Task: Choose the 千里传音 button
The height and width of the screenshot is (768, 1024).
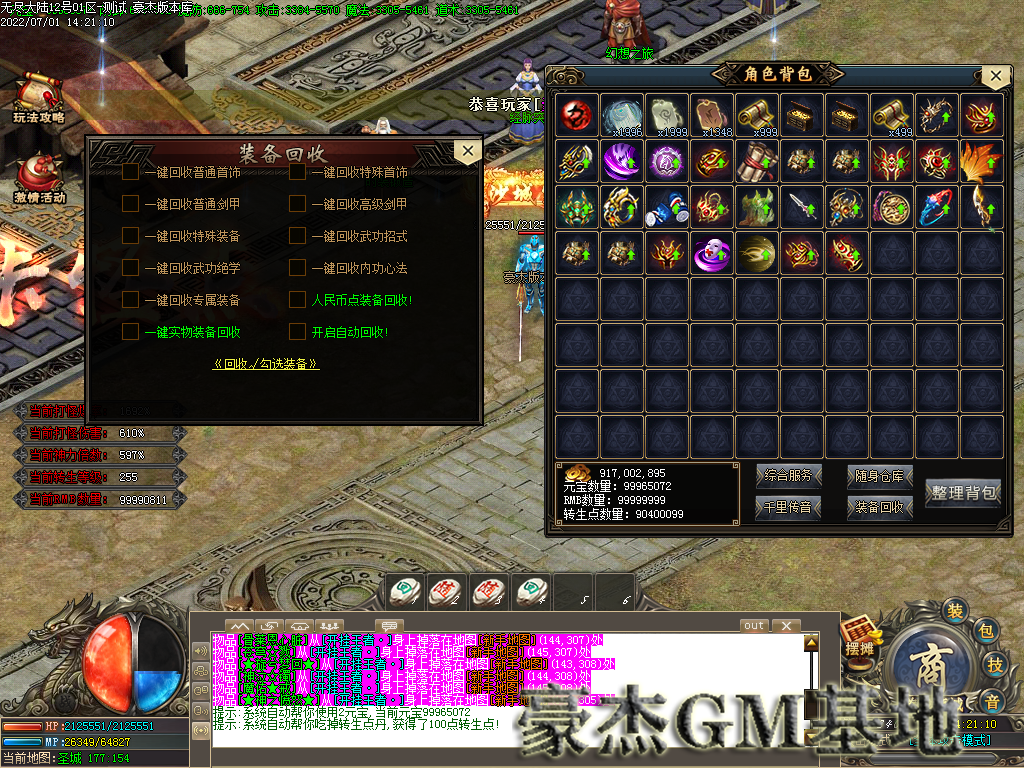Action: pyautogui.click(x=788, y=507)
